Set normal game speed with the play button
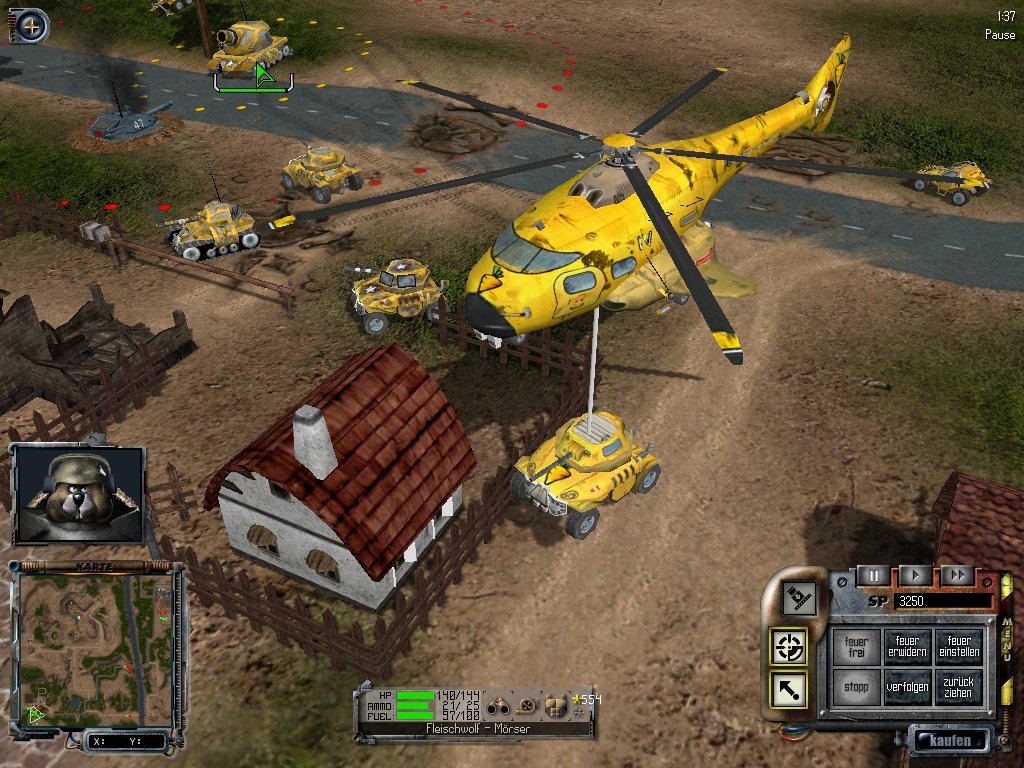Screen dimensions: 1024x768 (914, 575)
